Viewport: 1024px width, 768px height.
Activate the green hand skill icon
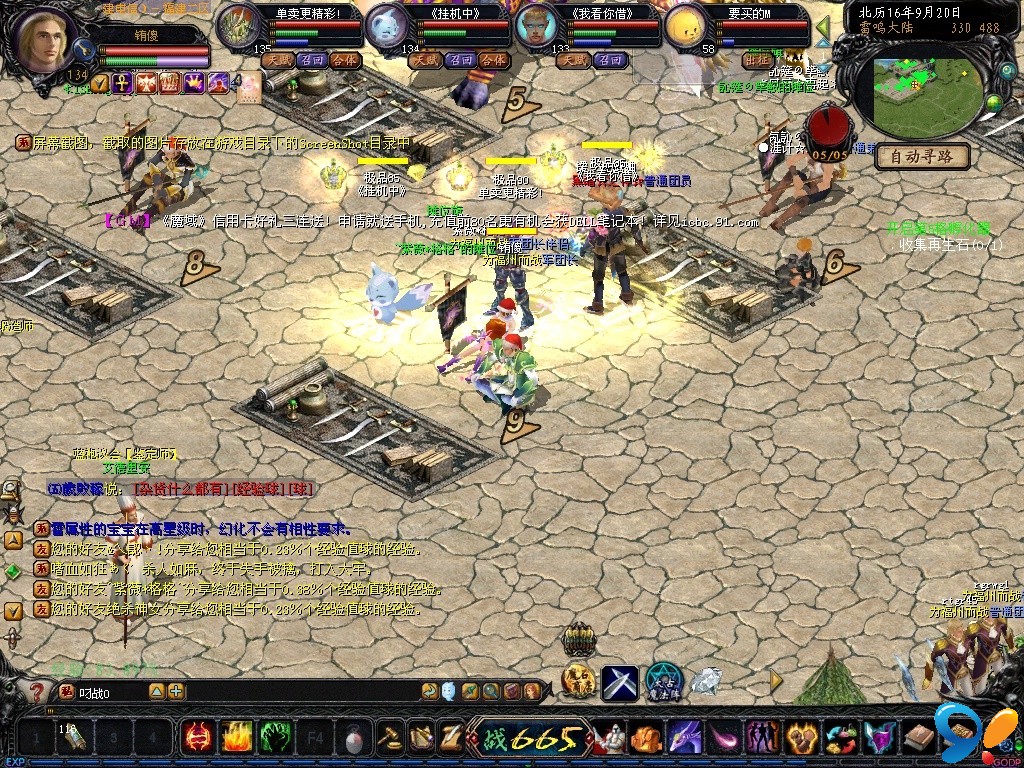(275, 738)
